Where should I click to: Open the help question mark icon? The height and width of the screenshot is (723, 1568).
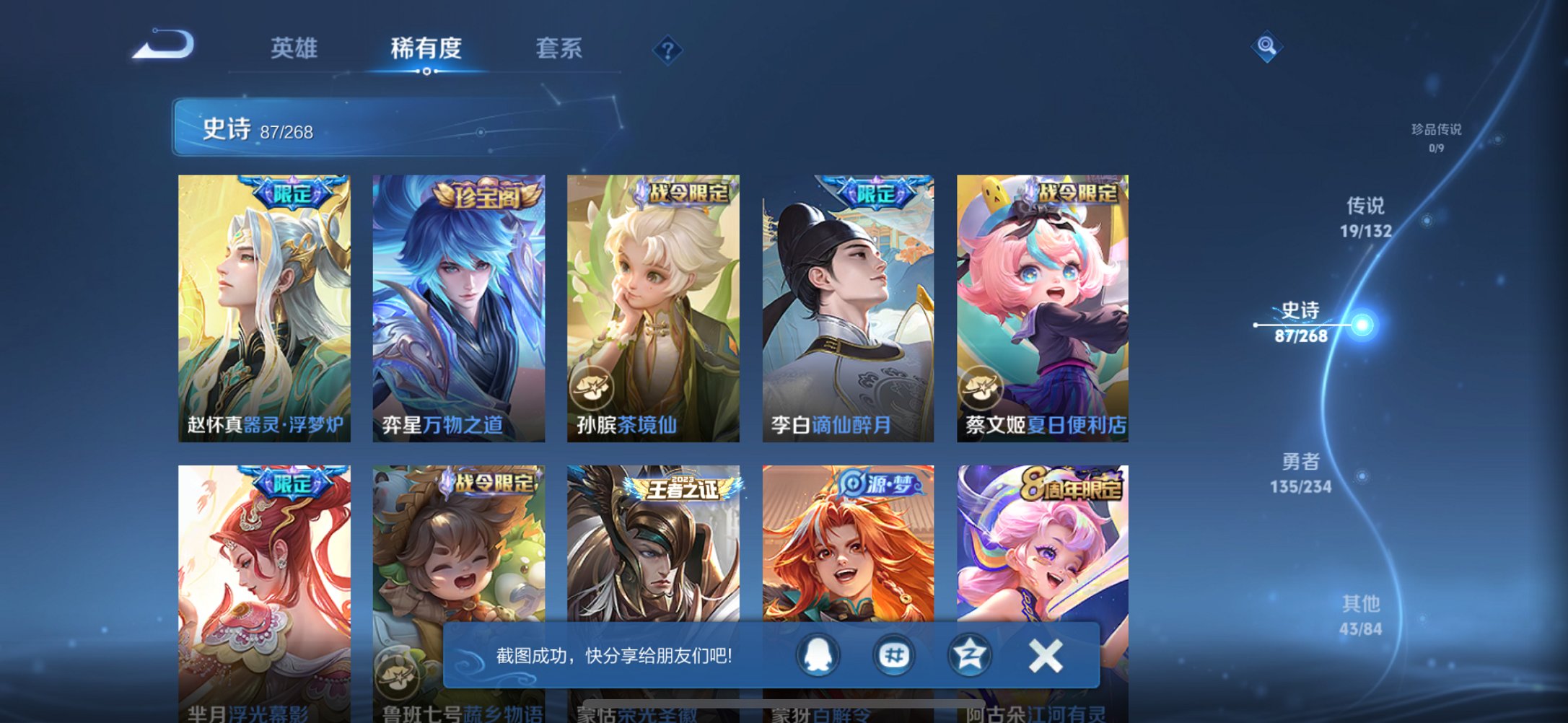click(x=667, y=51)
